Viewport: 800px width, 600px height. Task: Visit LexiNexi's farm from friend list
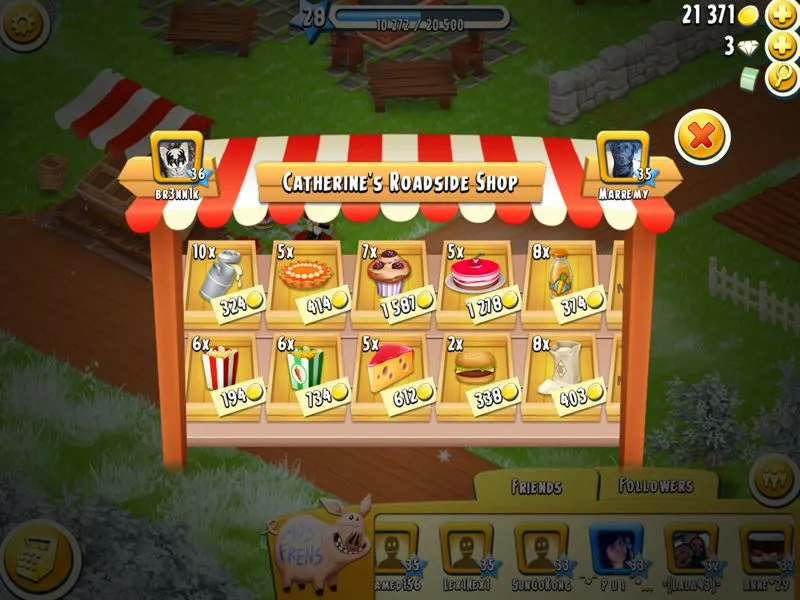tap(464, 552)
